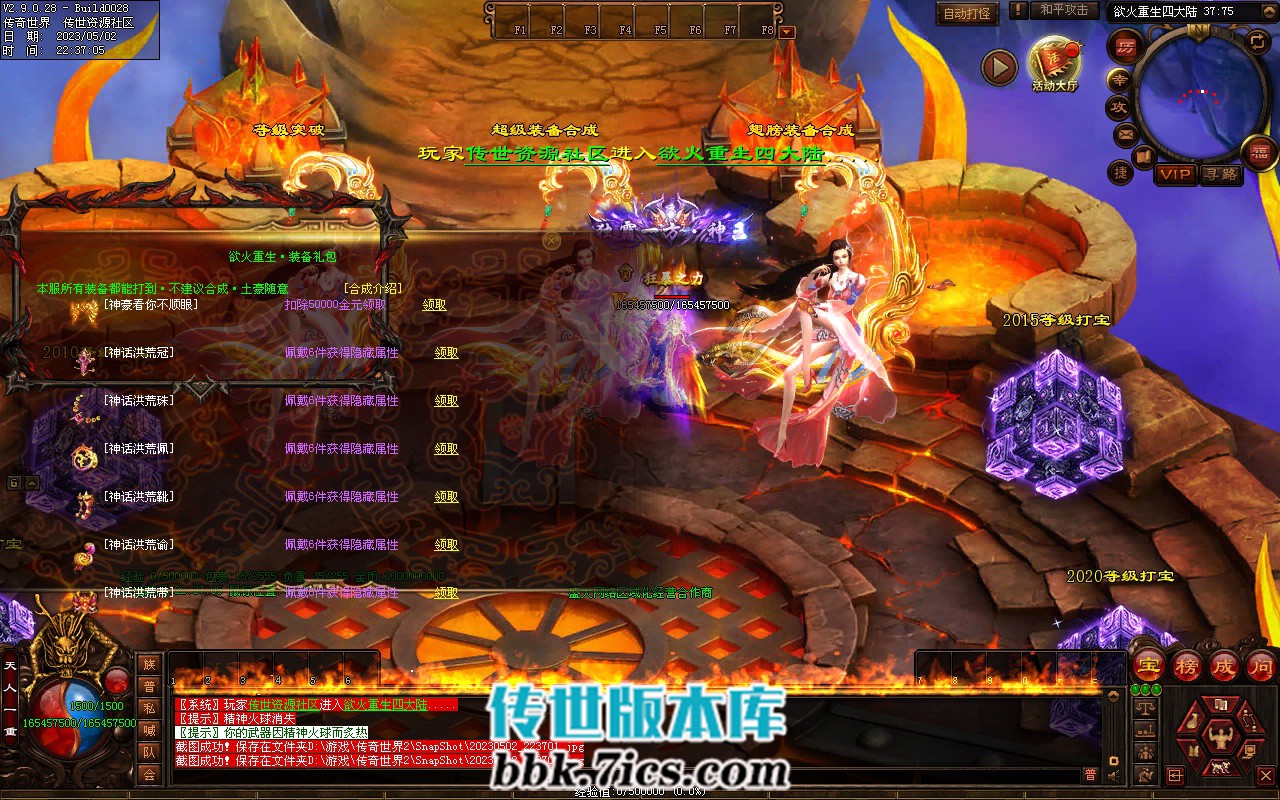Open the 宝 treasure shop button
The width and height of the screenshot is (1280, 800).
(1150, 665)
